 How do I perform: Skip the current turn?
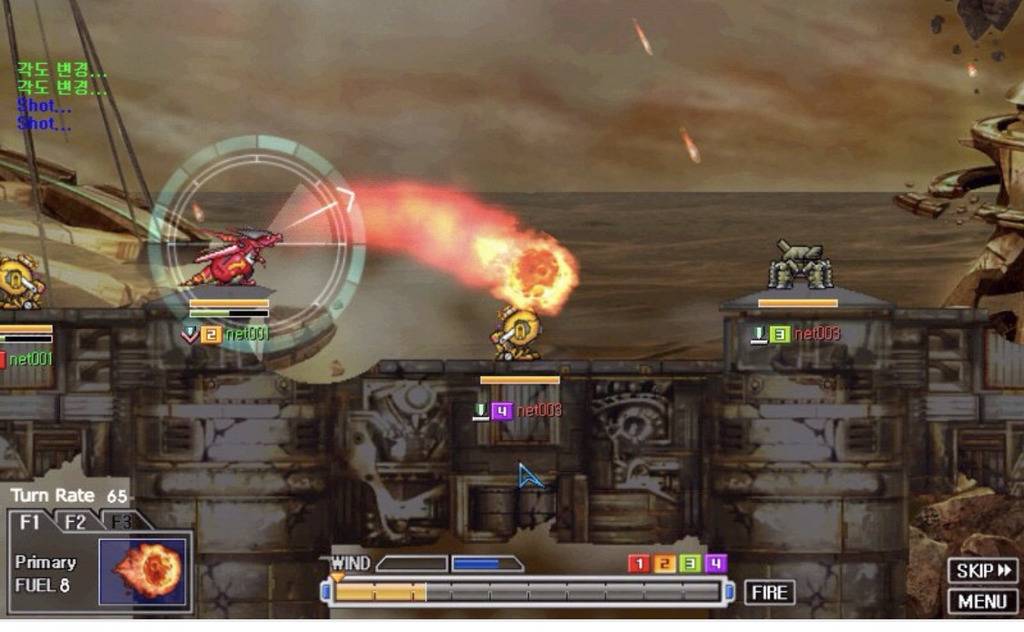(983, 571)
